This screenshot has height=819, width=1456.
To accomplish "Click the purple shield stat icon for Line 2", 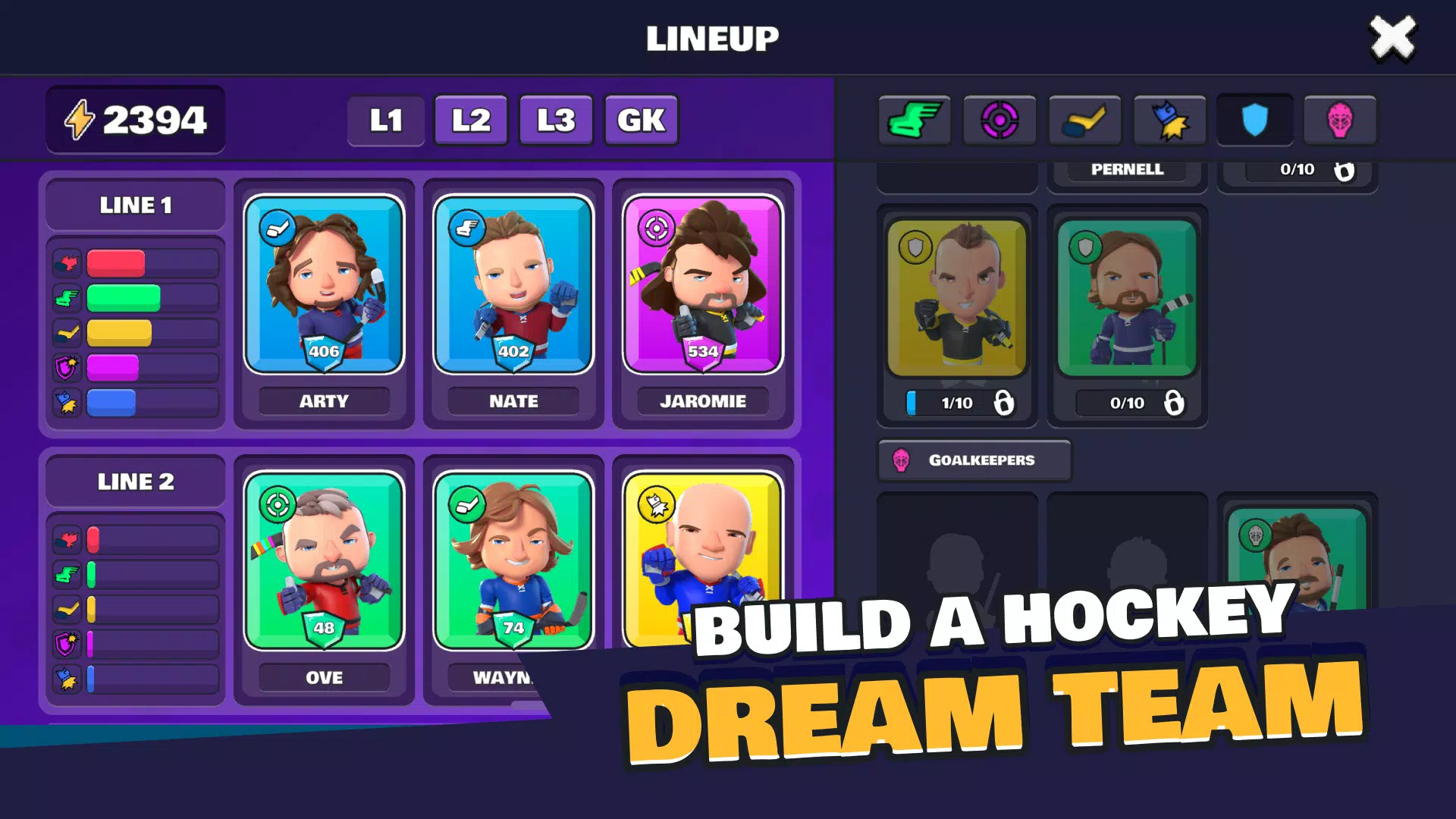I will 67,644.
